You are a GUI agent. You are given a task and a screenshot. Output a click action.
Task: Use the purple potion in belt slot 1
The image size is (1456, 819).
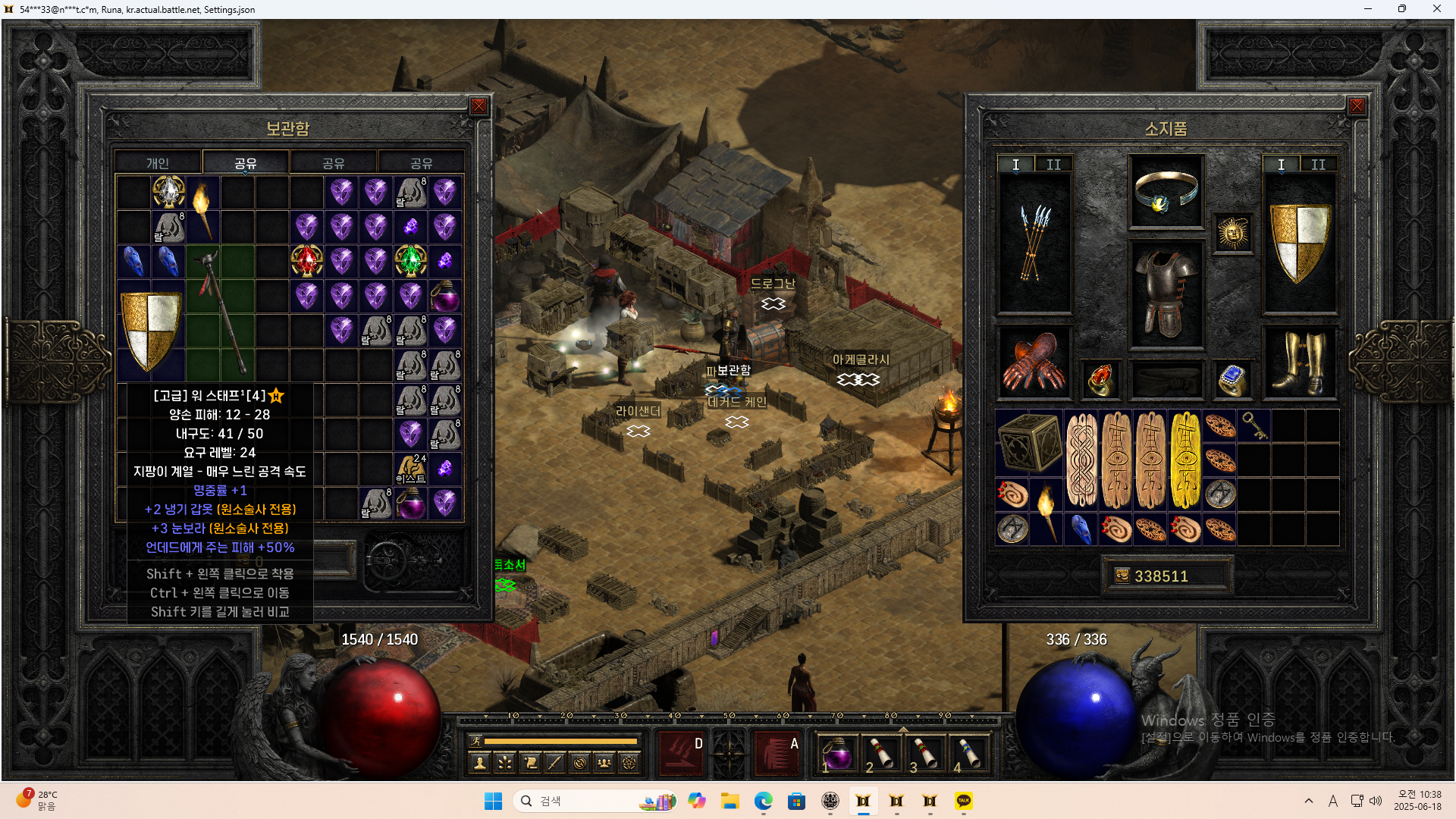click(837, 755)
